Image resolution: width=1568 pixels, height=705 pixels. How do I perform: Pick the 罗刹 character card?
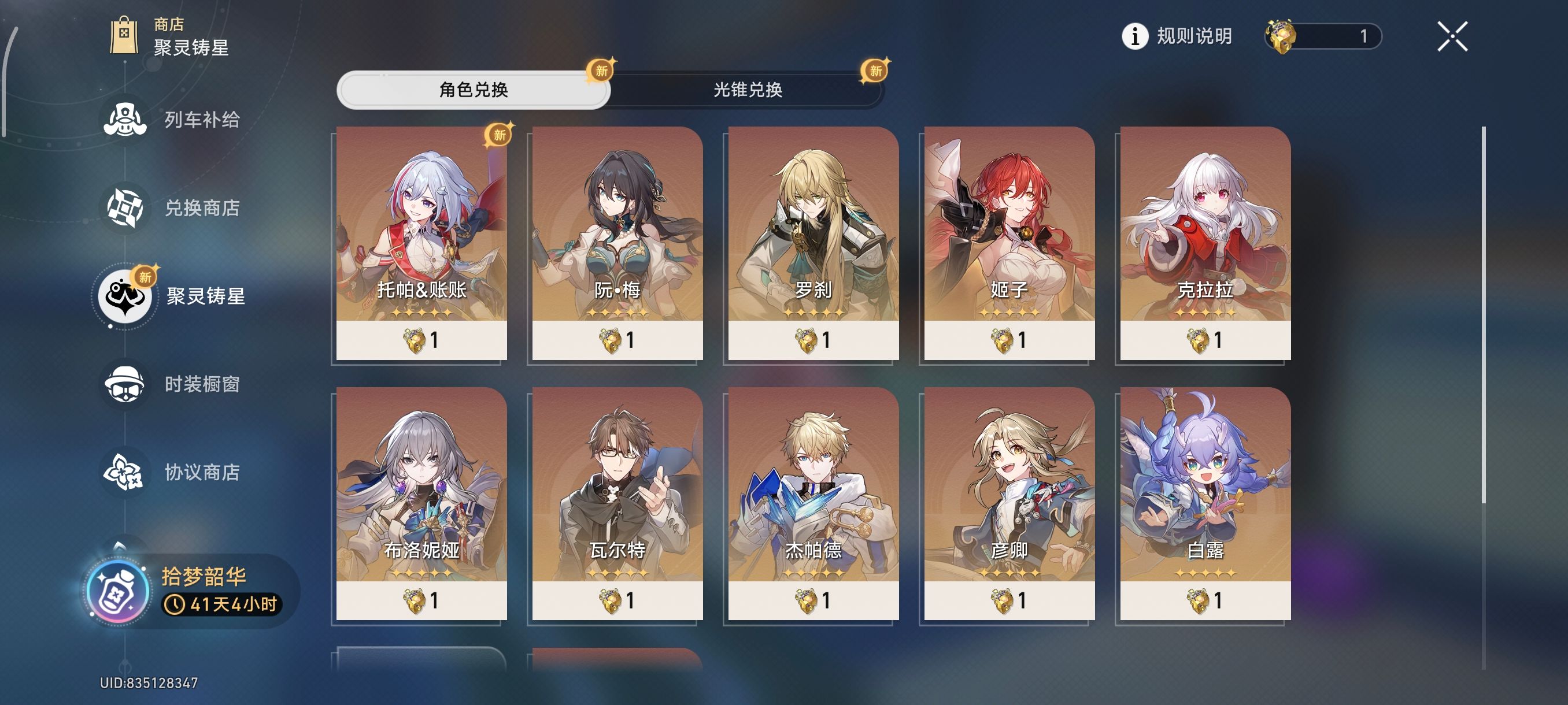coord(813,243)
